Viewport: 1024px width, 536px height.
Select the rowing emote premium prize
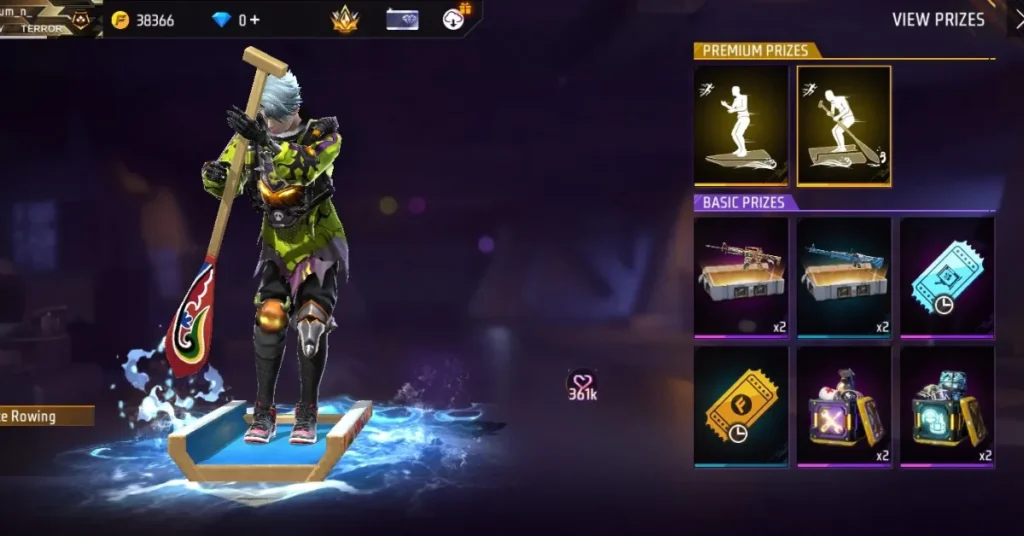click(844, 126)
